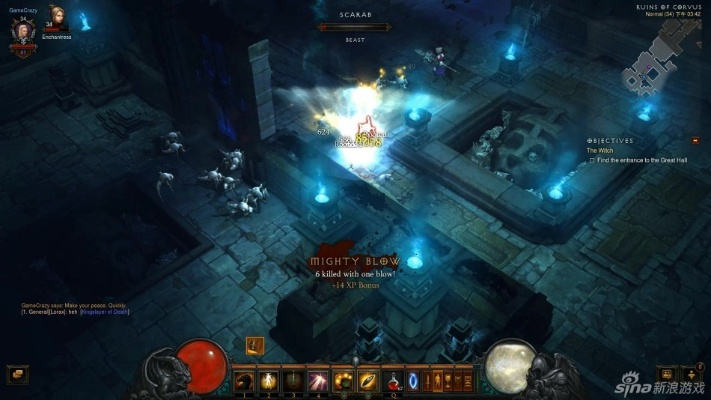Viewport: 711px width, 400px height.
Task: Use the left mouse button skill icon
Action: (x=344, y=380)
